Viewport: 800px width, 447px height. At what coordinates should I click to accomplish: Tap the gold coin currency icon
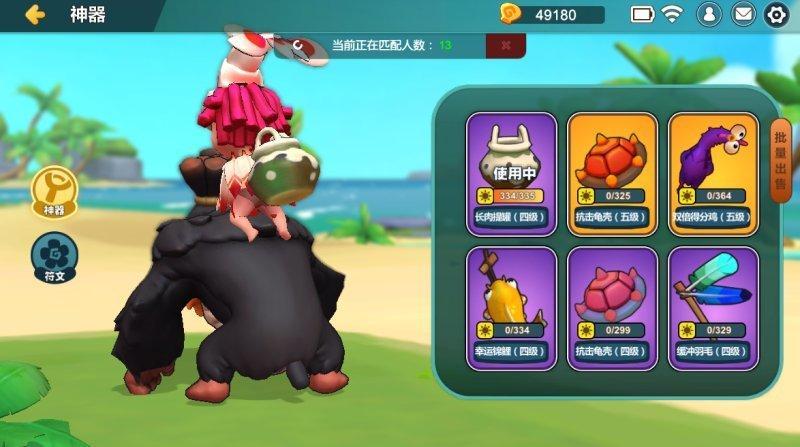click(511, 14)
